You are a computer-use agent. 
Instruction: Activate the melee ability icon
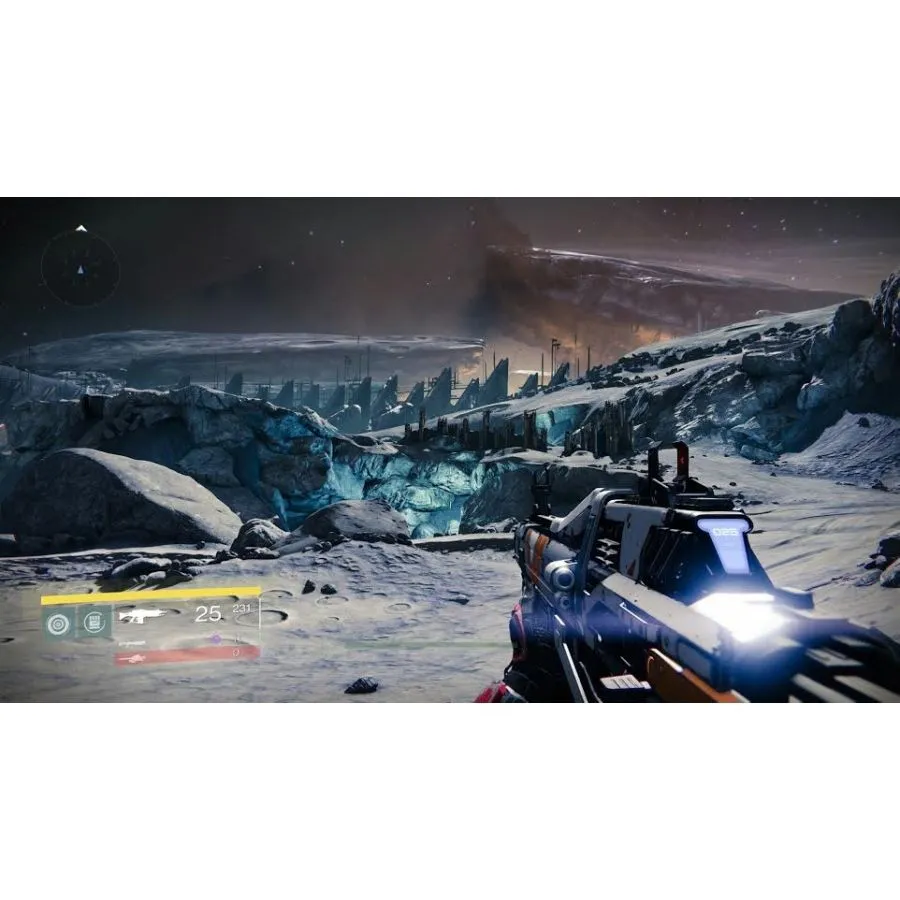click(95, 622)
